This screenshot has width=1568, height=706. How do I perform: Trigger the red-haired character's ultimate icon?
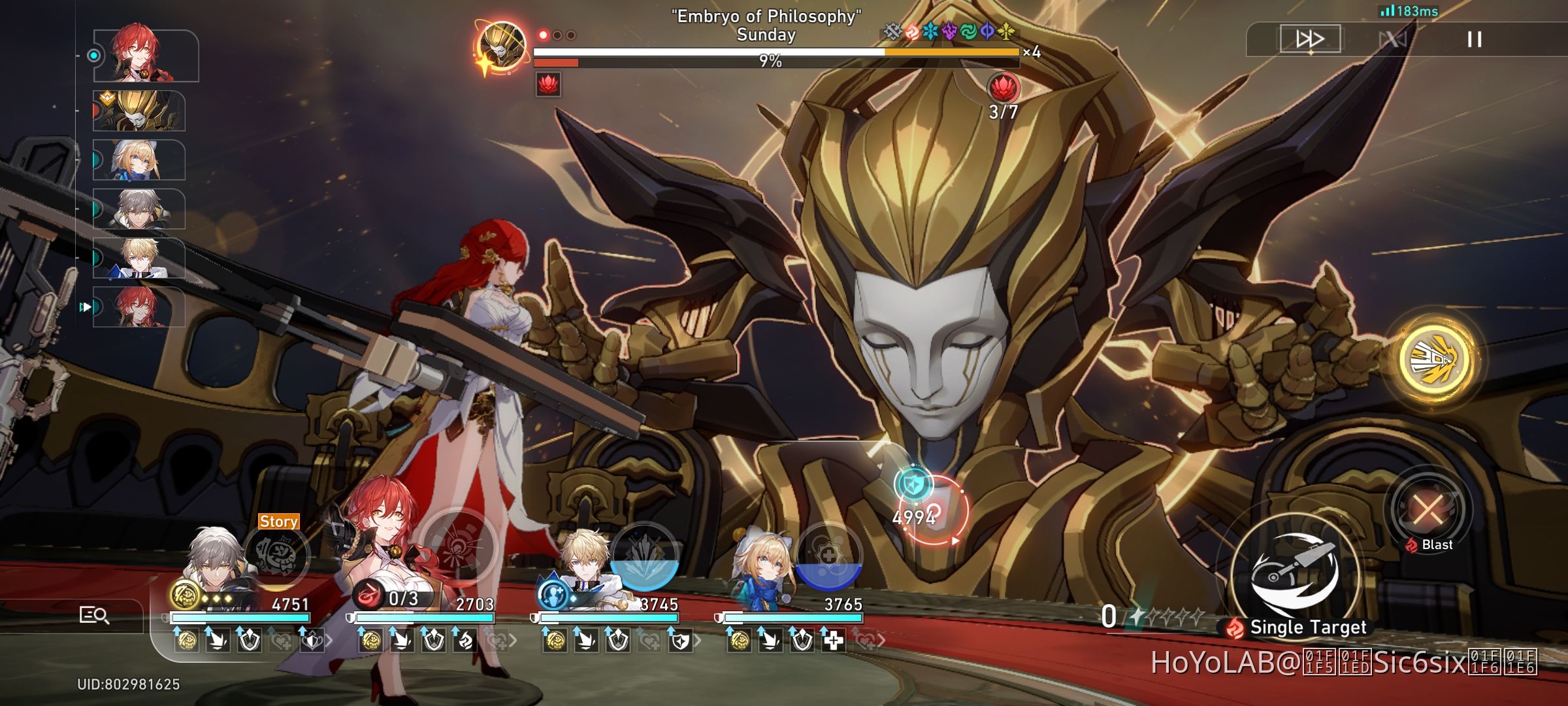tap(459, 548)
